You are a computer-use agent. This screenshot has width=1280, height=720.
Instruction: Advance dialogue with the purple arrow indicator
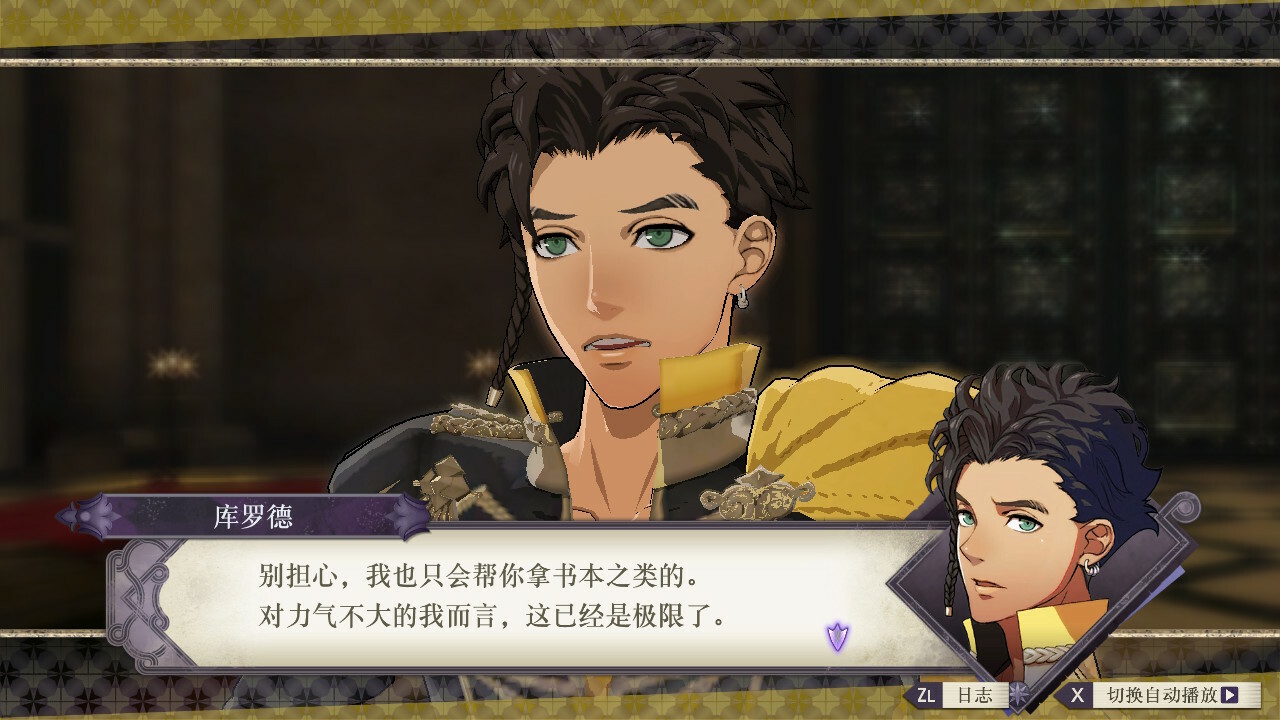click(837, 635)
